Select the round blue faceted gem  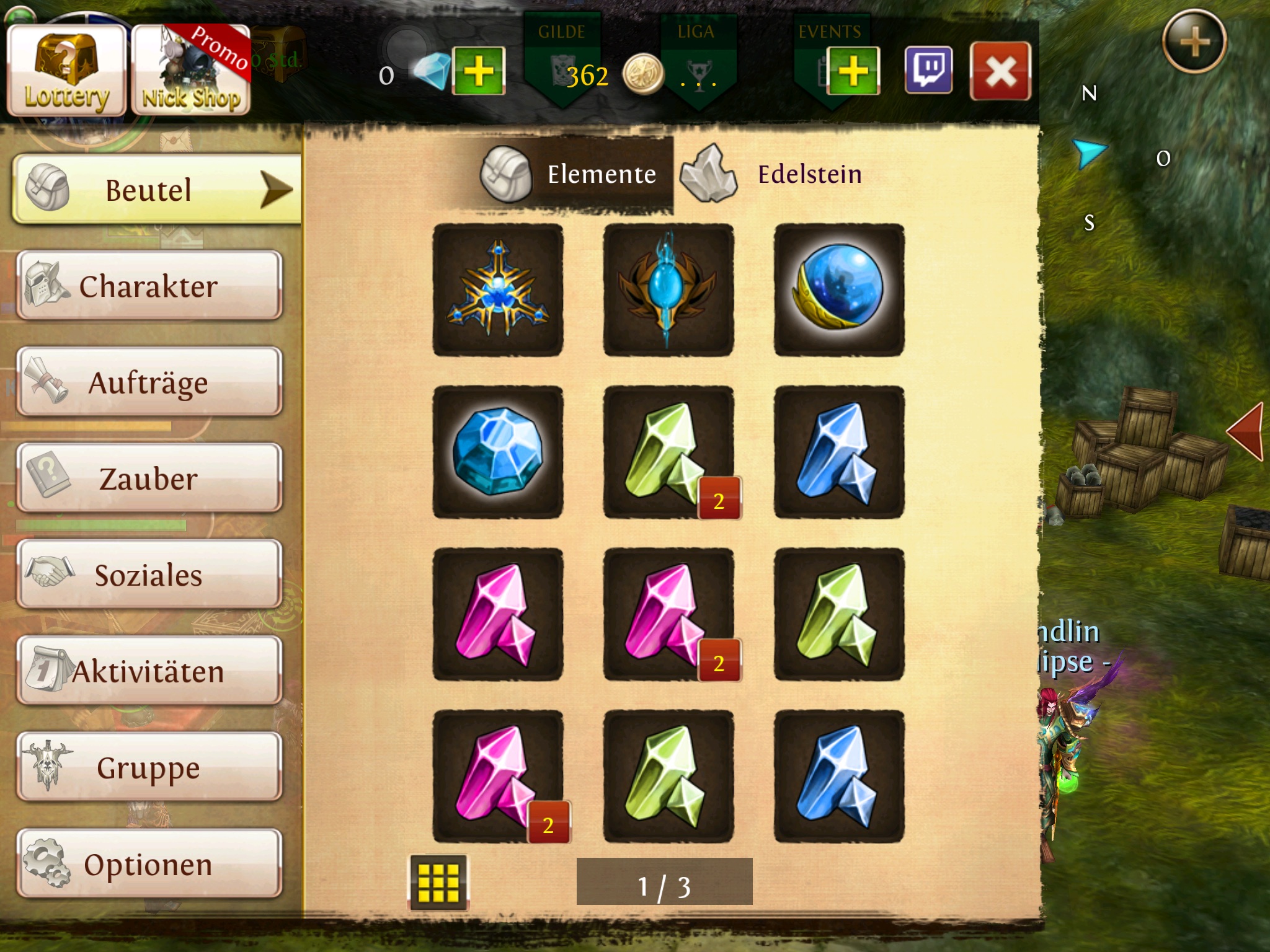point(498,452)
